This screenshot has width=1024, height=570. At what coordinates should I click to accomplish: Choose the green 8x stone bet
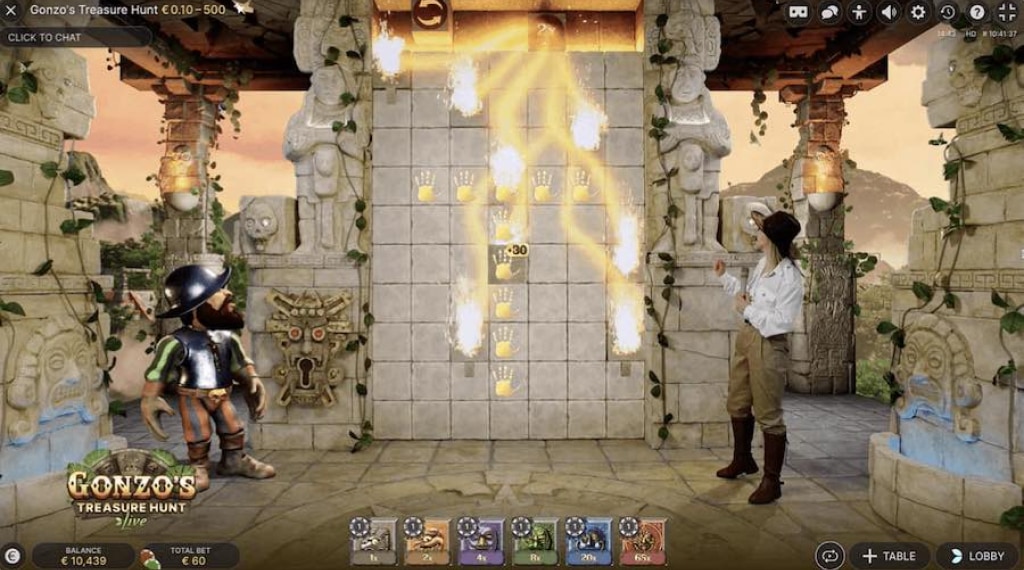pos(533,542)
